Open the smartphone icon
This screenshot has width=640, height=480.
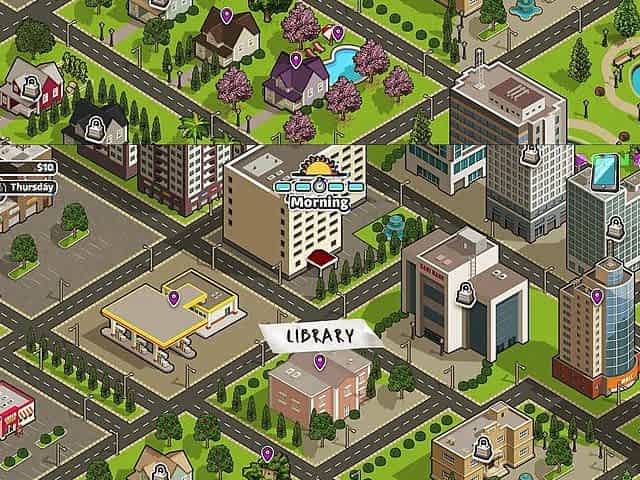(x=603, y=171)
